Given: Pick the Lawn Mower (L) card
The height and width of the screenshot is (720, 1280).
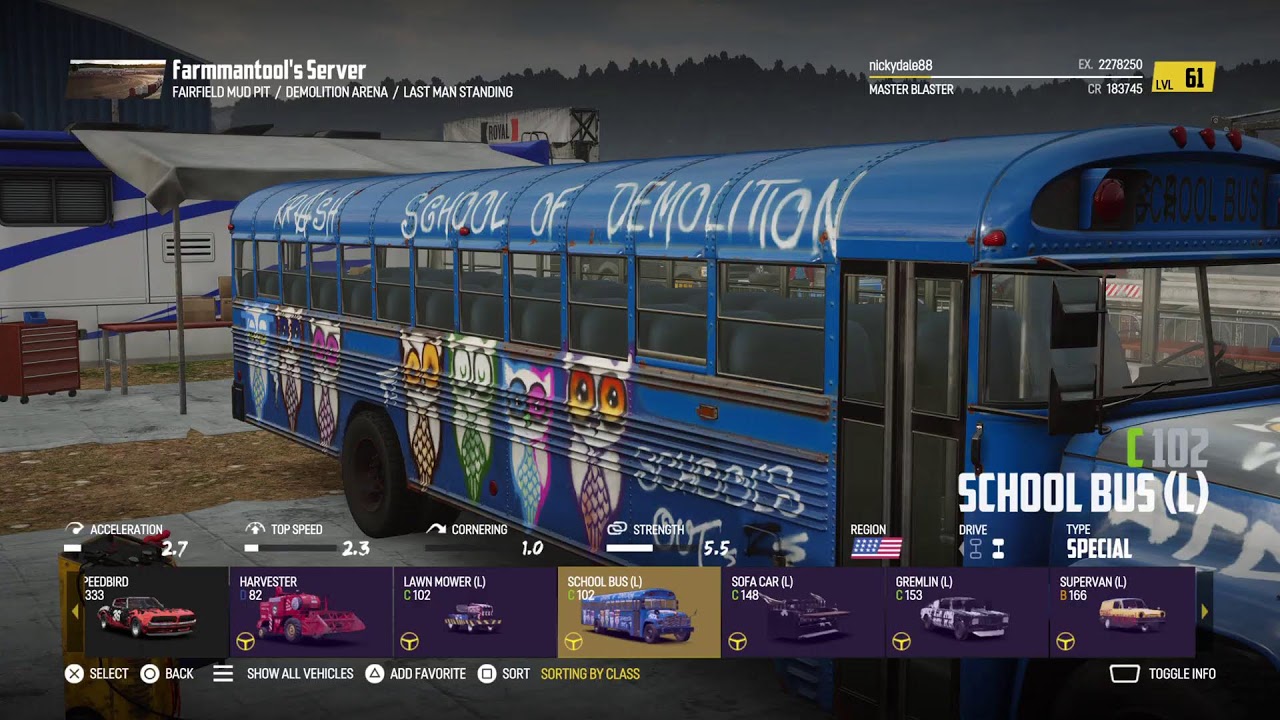Looking at the screenshot, I should [x=475, y=612].
